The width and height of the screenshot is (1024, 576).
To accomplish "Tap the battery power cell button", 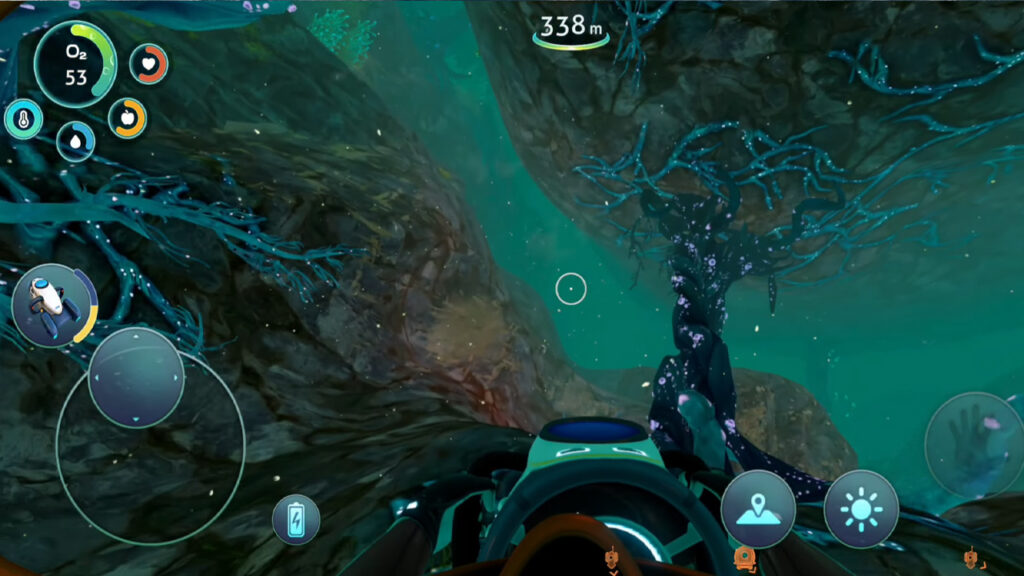I will [x=296, y=520].
